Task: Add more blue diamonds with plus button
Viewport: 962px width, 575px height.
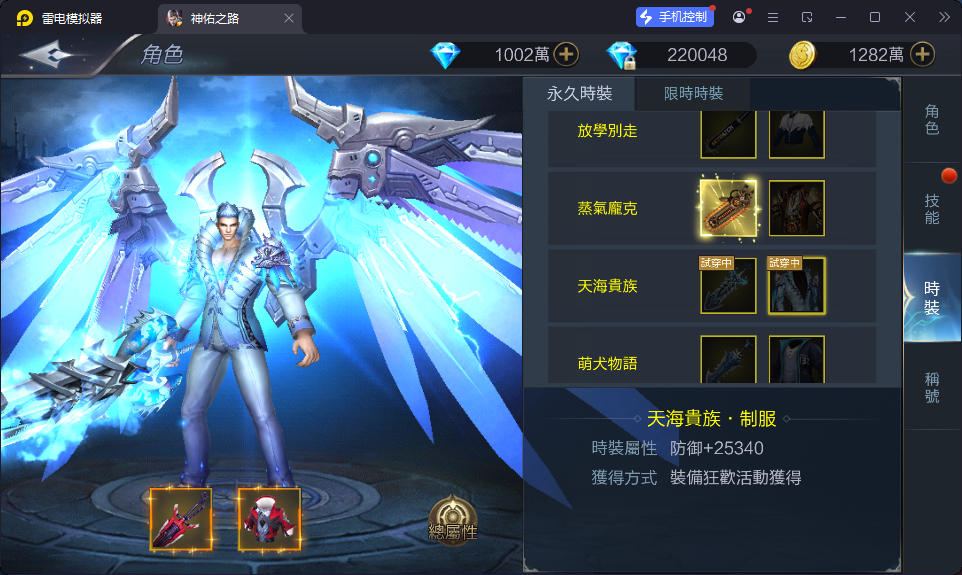Action: coord(566,55)
